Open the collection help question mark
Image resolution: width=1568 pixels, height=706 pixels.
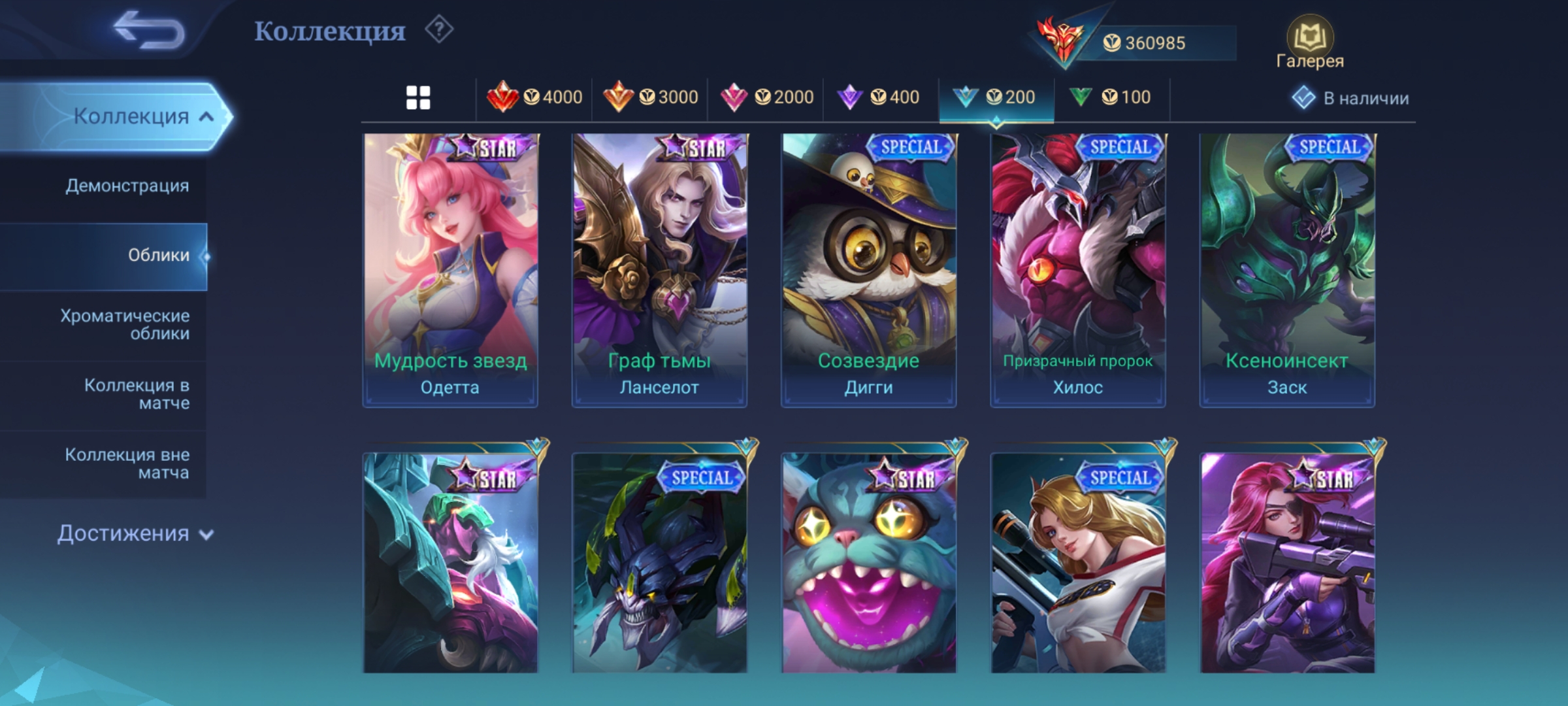[x=439, y=30]
